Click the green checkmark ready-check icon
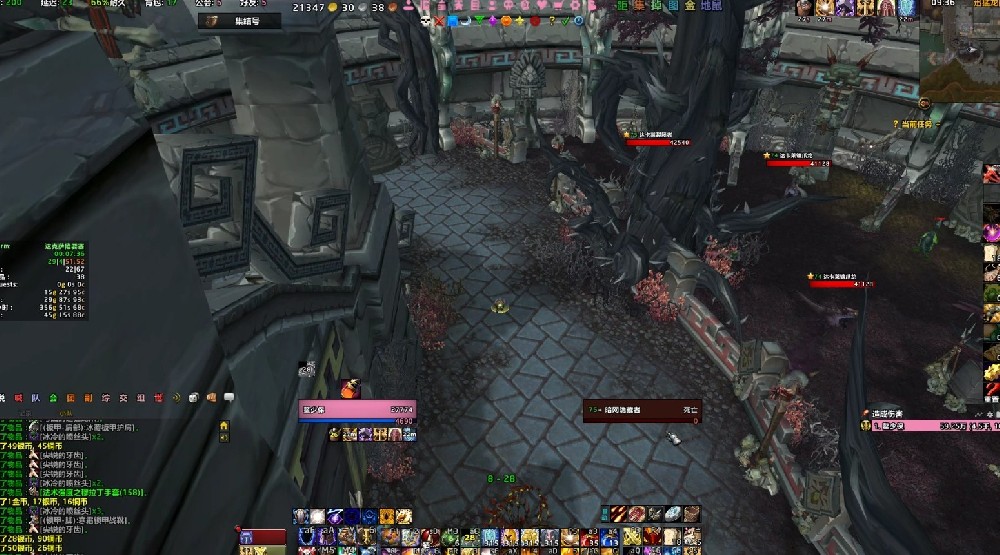This screenshot has height=555, width=1000. click(566, 21)
